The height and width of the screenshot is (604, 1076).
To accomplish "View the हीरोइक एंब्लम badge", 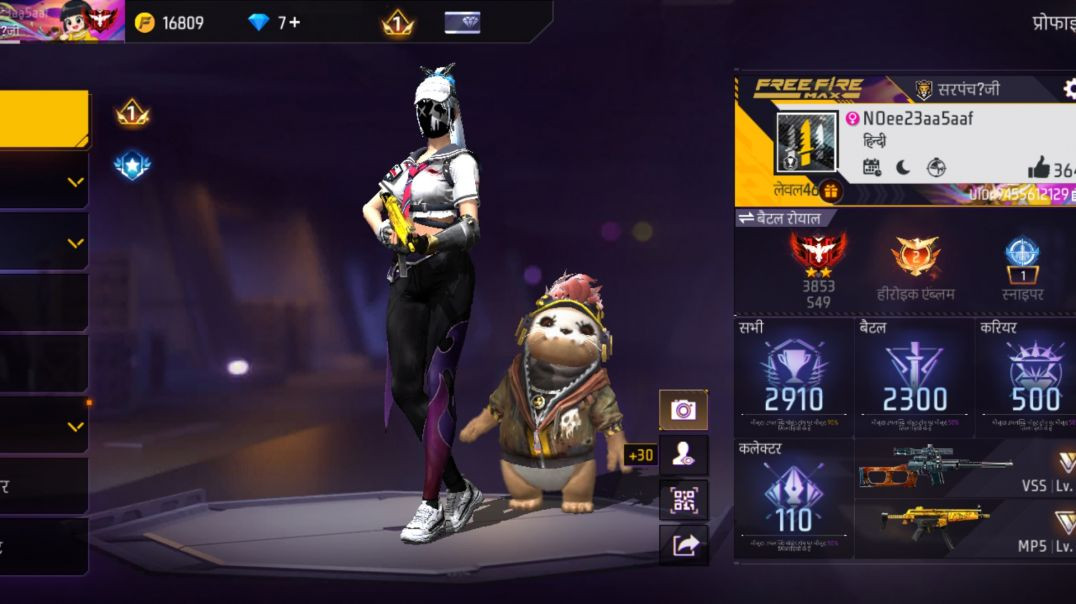I will (916, 265).
